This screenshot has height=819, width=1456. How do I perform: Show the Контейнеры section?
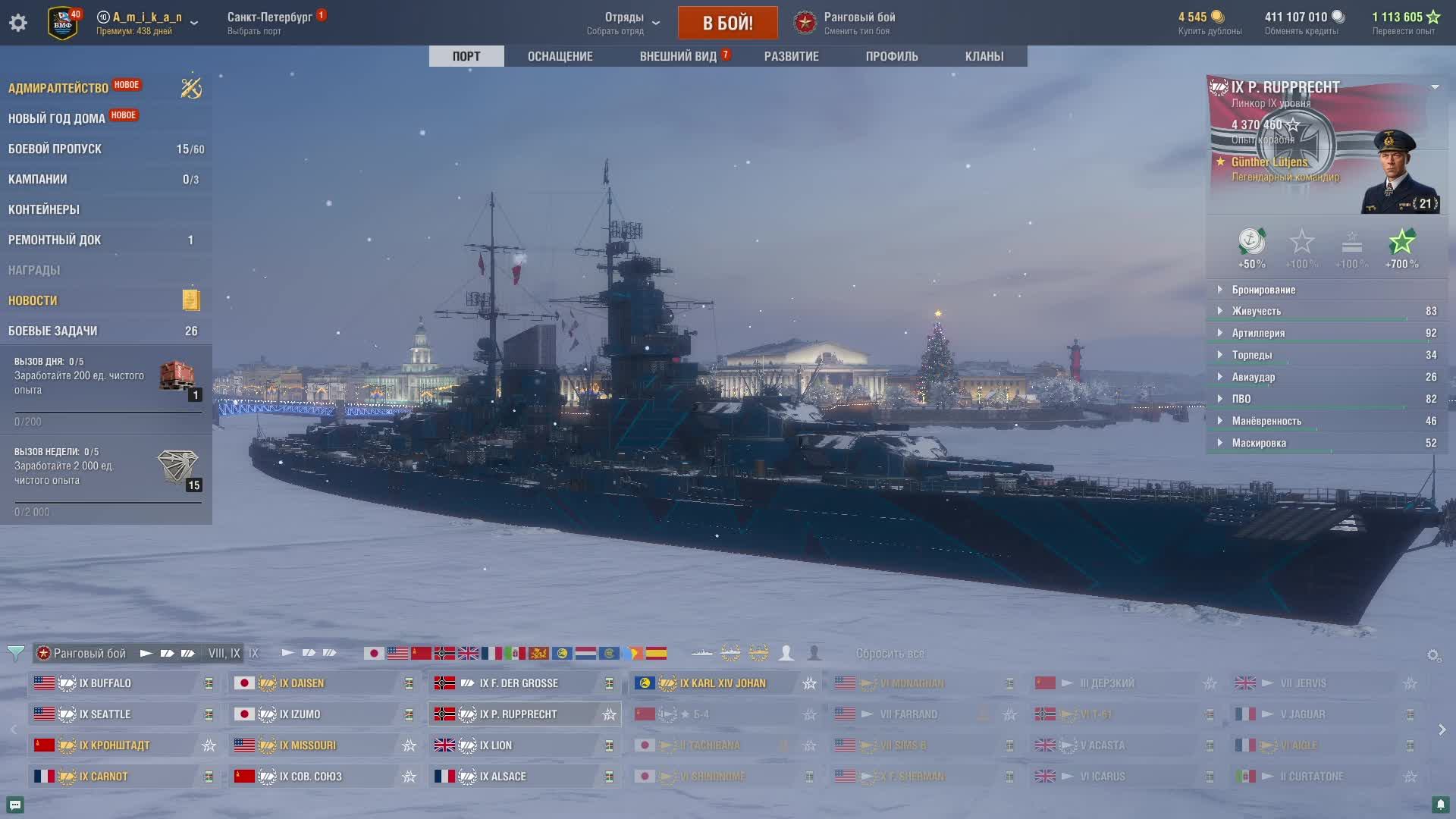tap(44, 209)
